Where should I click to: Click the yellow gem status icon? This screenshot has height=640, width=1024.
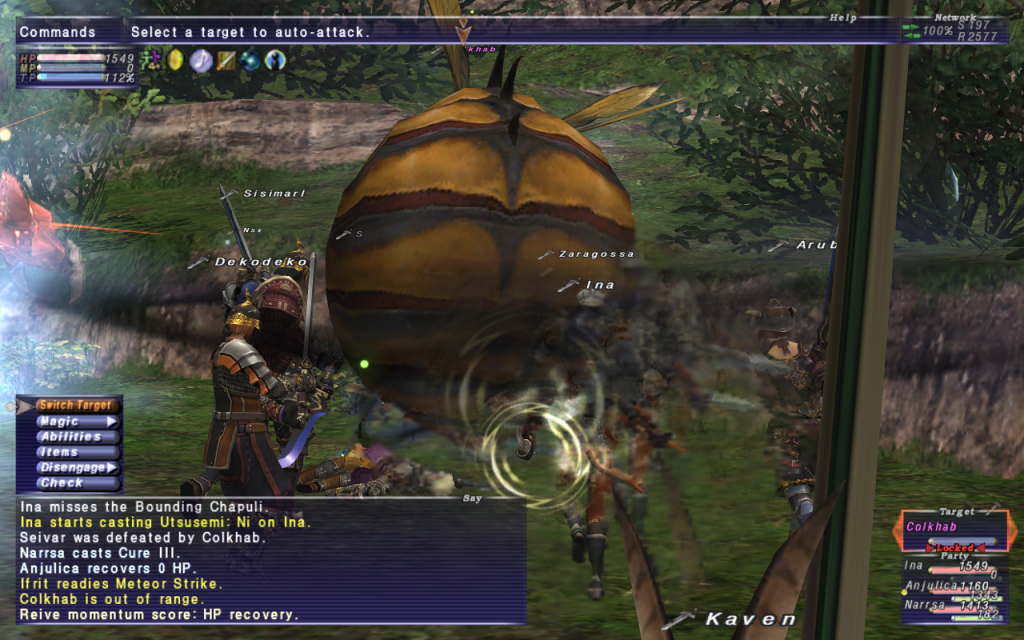(x=175, y=60)
